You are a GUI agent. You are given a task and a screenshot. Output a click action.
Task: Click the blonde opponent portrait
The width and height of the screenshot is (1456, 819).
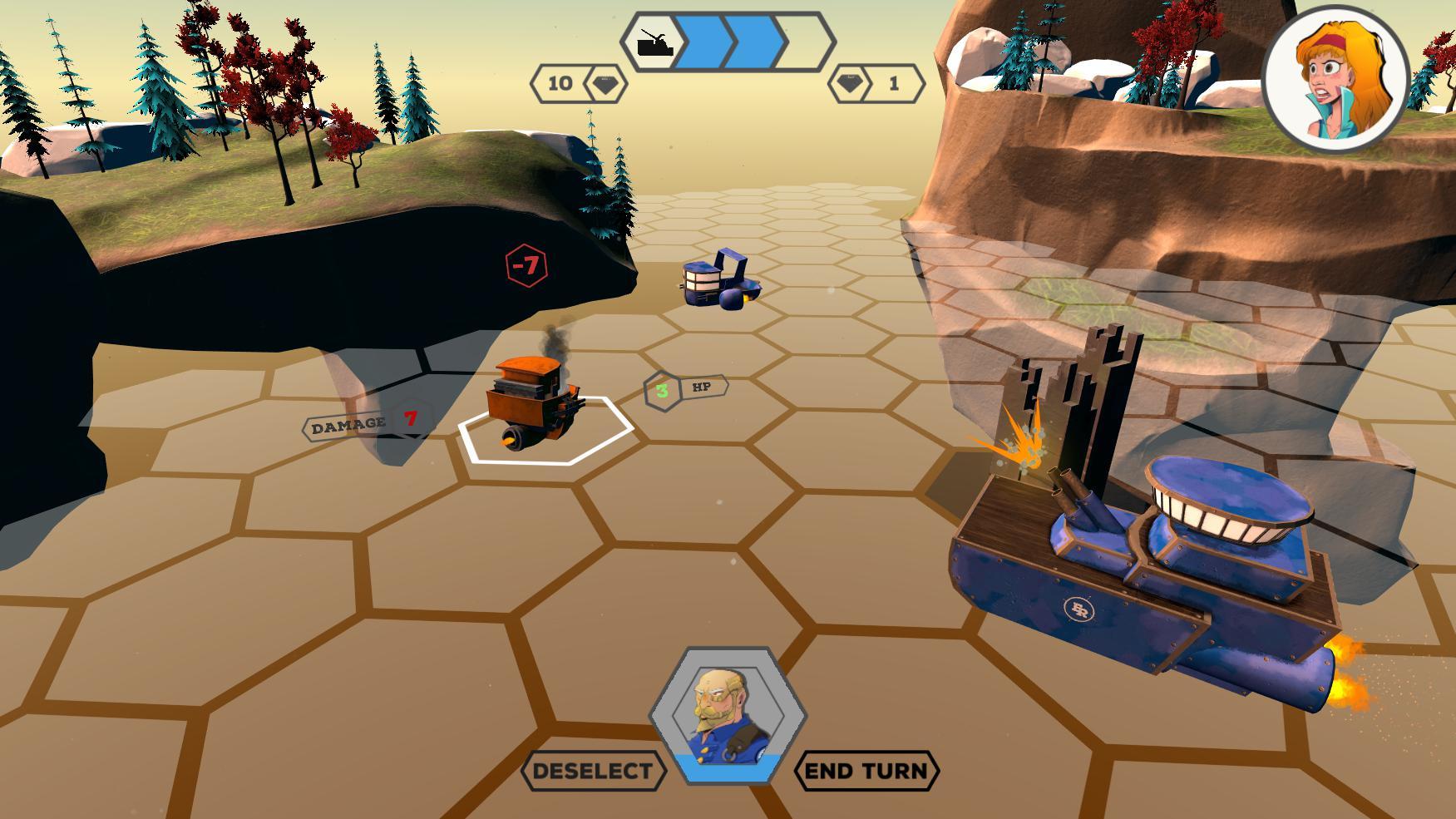point(1335,81)
